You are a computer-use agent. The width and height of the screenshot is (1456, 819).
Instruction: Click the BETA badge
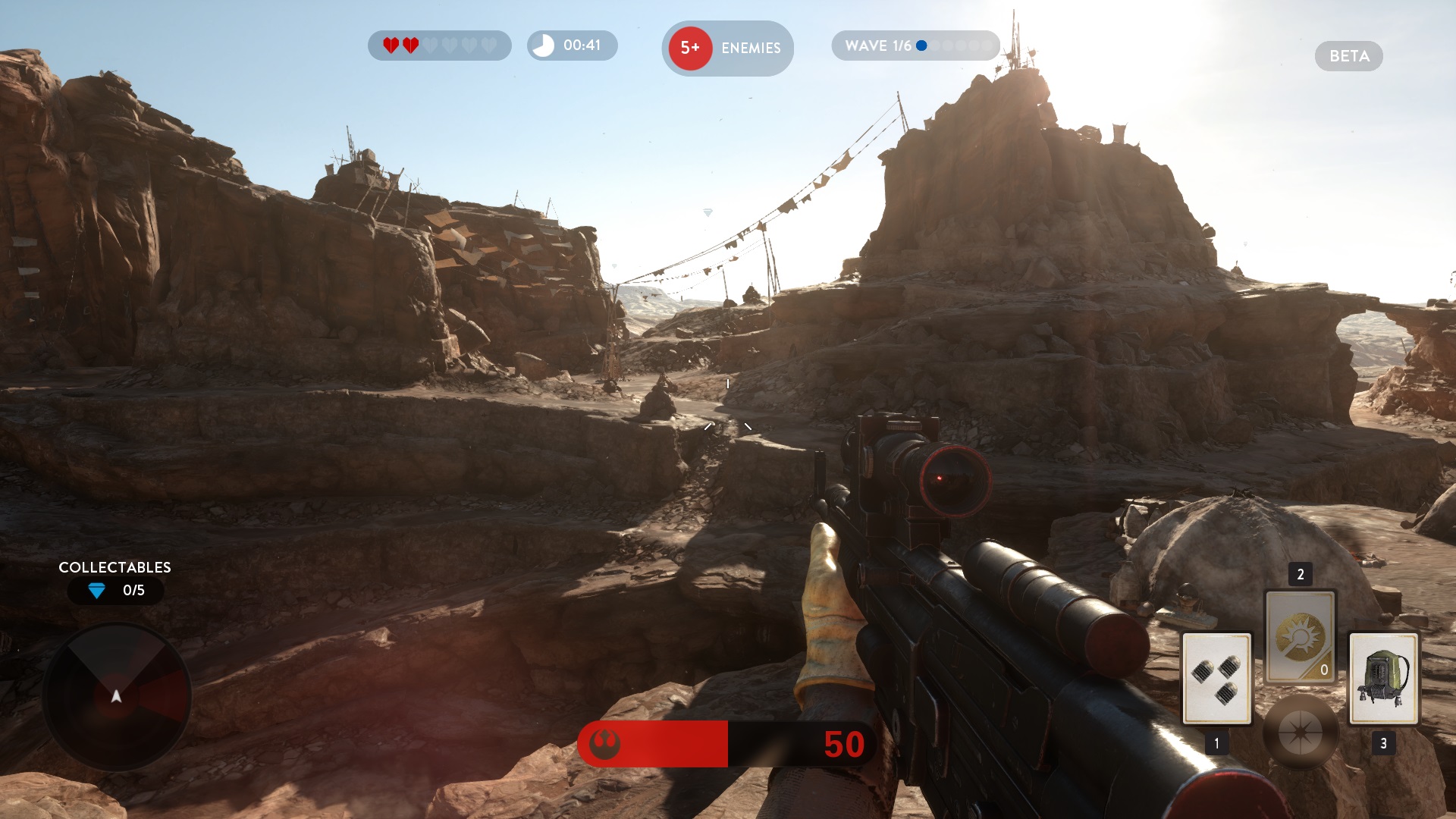tap(1348, 56)
